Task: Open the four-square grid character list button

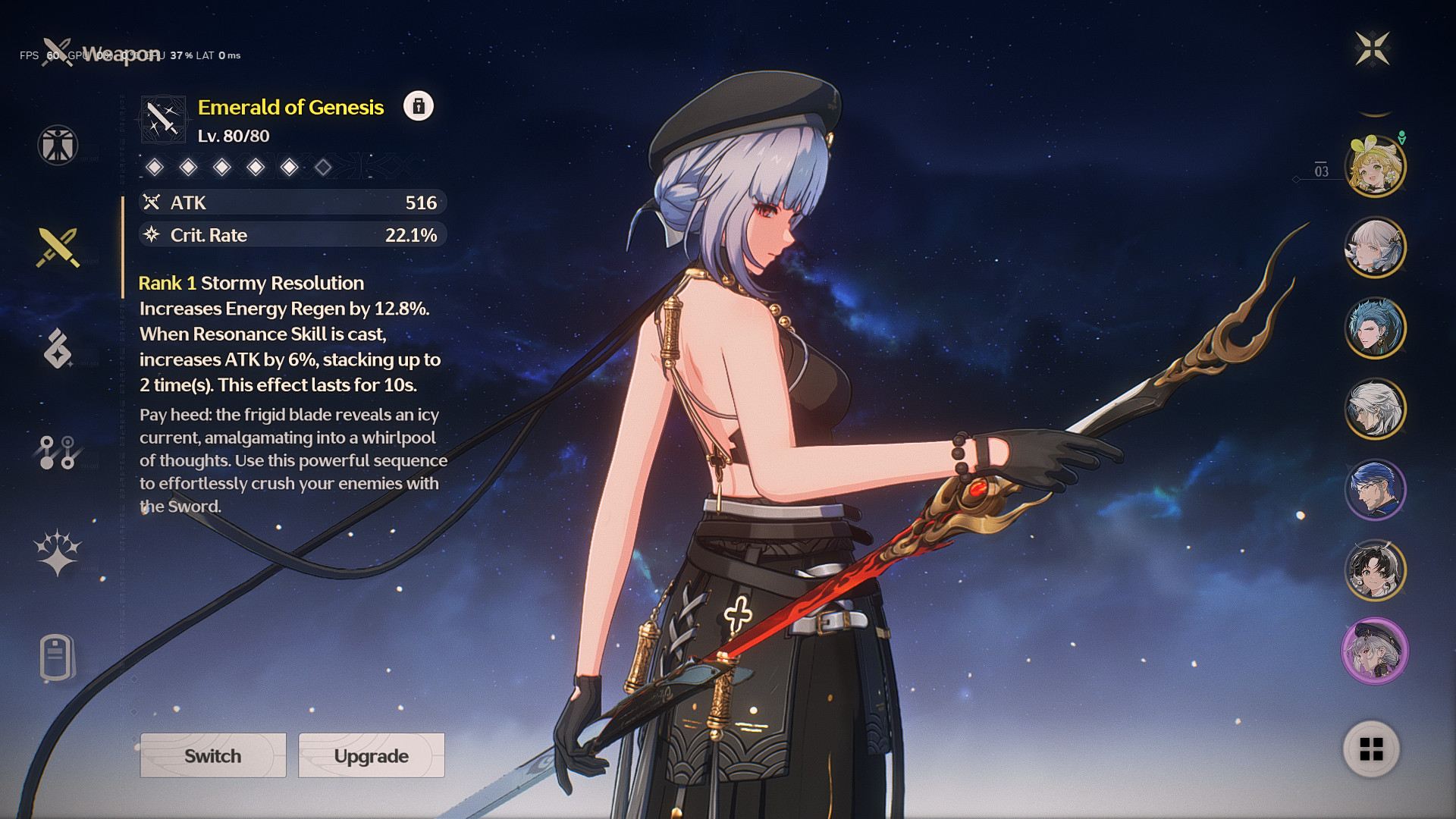Action: 1371,749
